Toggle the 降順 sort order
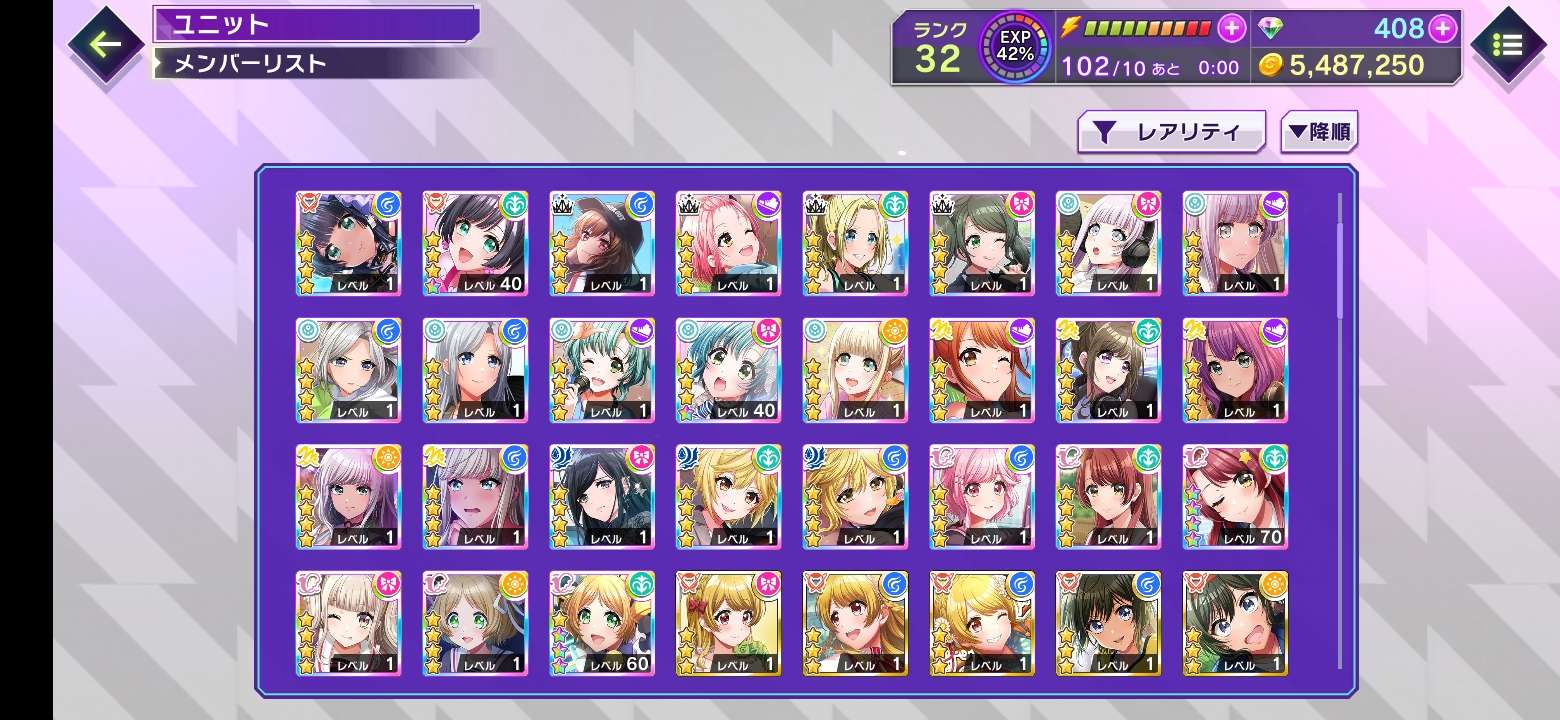 point(1318,132)
